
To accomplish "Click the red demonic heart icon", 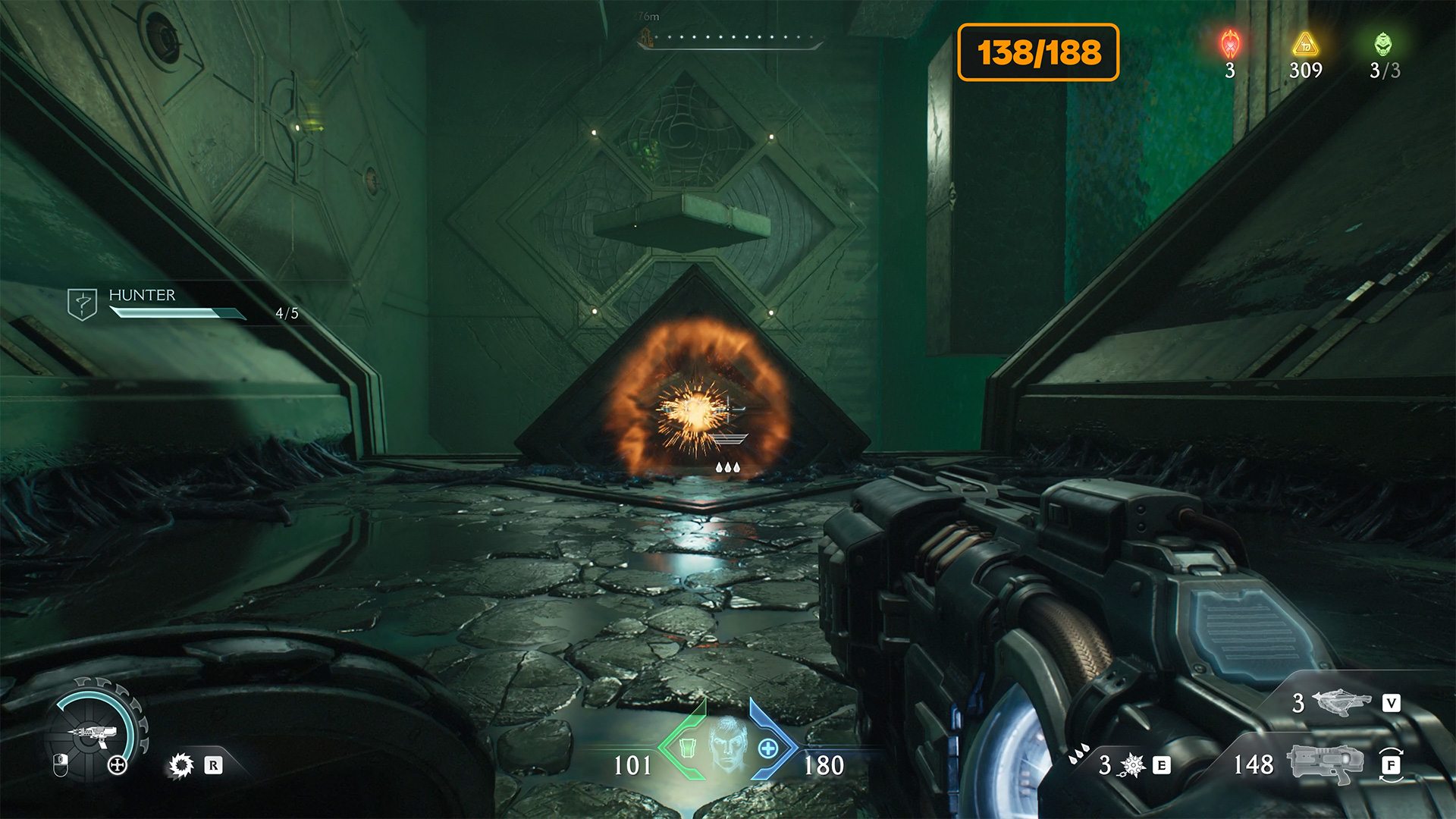I will (x=1230, y=45).
